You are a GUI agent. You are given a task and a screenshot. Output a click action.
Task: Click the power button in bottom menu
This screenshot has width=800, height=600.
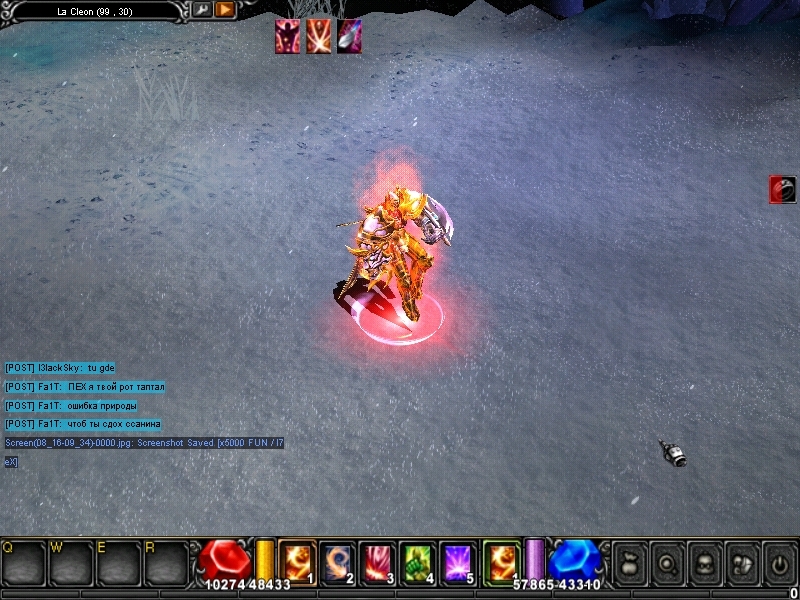778,564
